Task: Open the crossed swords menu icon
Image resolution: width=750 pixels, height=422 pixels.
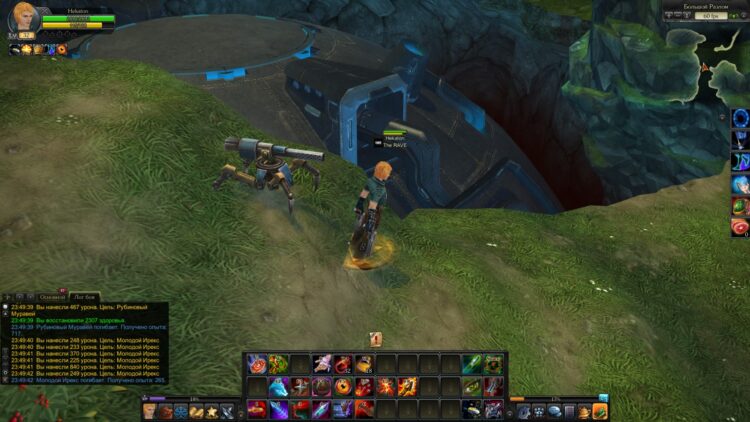Action: pos(227,411)
